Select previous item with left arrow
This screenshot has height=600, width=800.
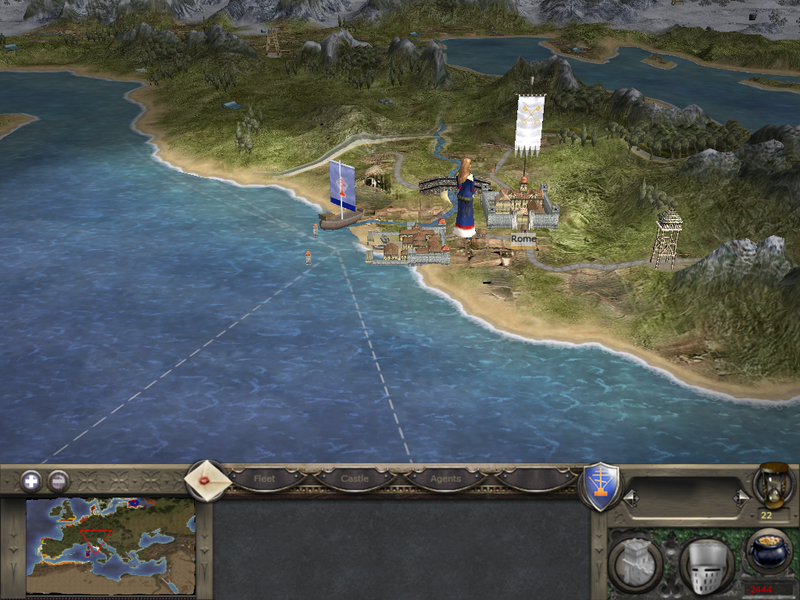point(629,496)
